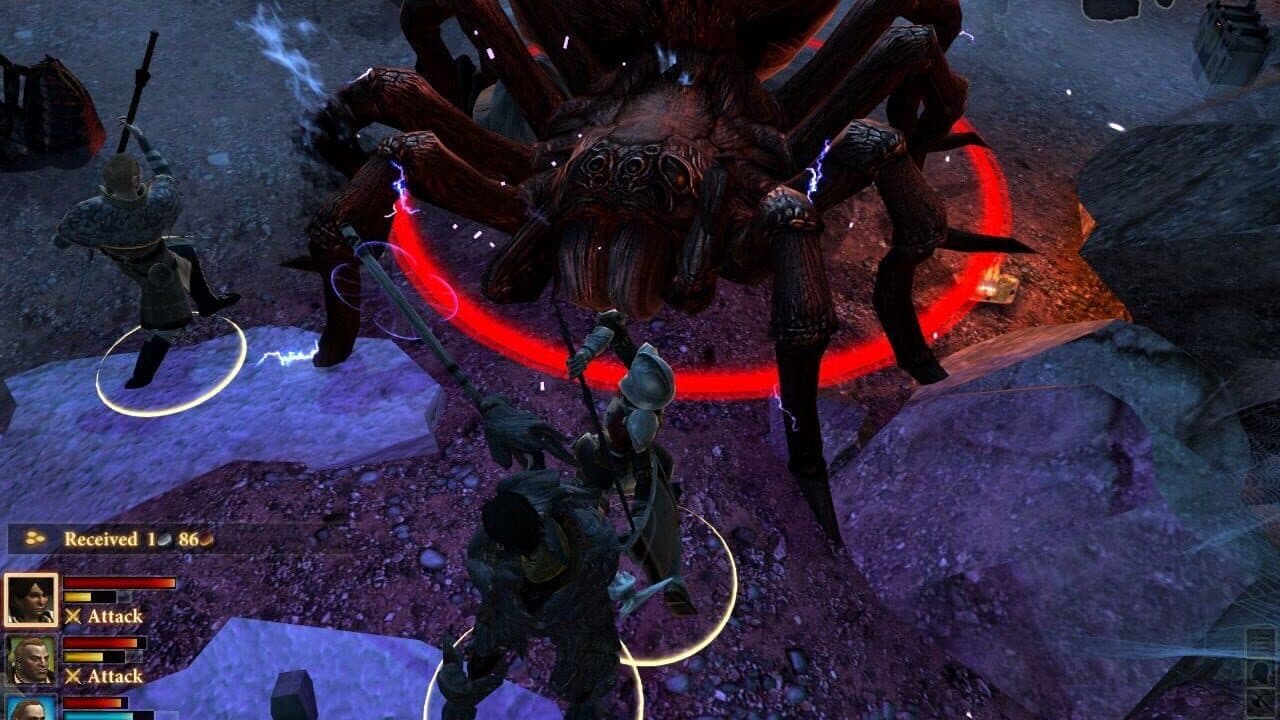This screenshot has width=1280, height=720.
Task: Toggle the highlighted frame on the active character portrait
Action: click(31, 598)
